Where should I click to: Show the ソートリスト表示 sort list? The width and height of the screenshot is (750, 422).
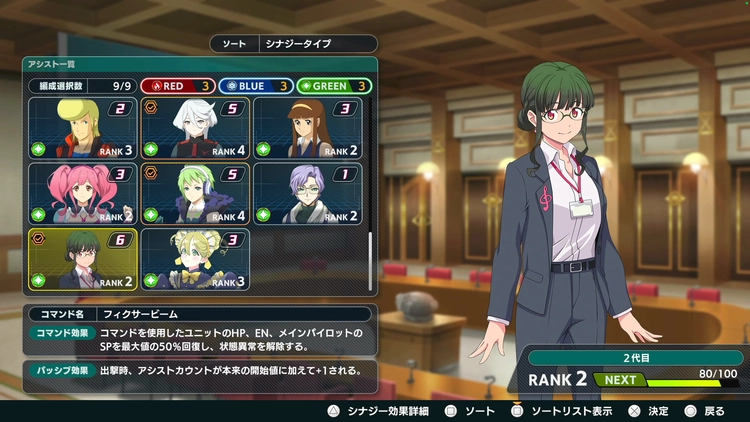click(567, 410)
